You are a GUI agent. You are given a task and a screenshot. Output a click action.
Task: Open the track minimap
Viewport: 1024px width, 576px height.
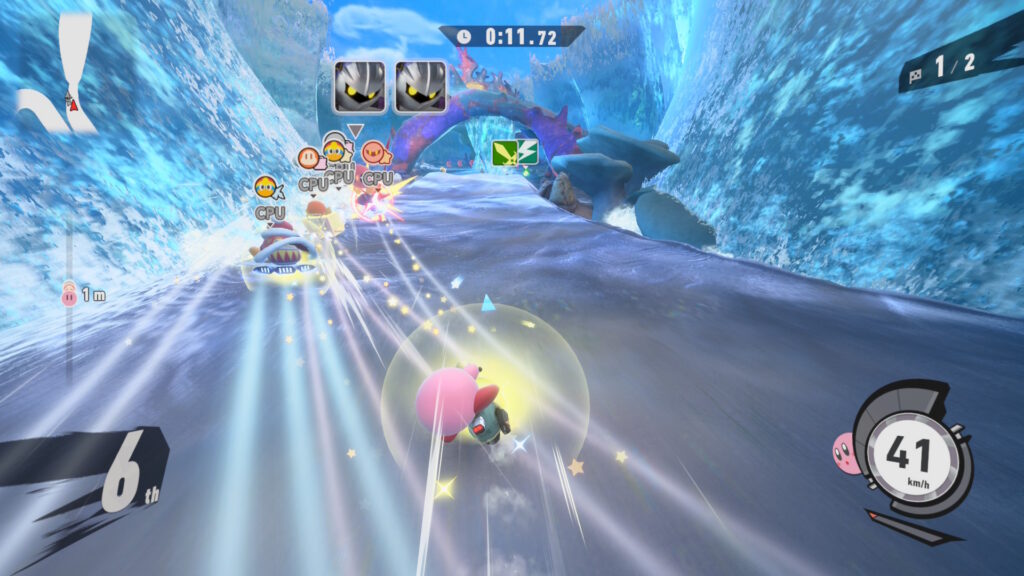[56, 73]
